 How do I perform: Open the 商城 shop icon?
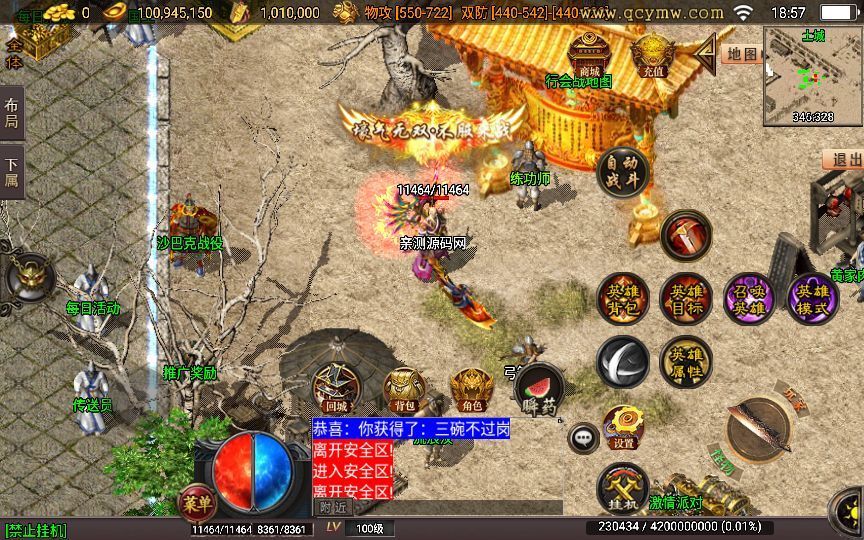pos(588,53)
